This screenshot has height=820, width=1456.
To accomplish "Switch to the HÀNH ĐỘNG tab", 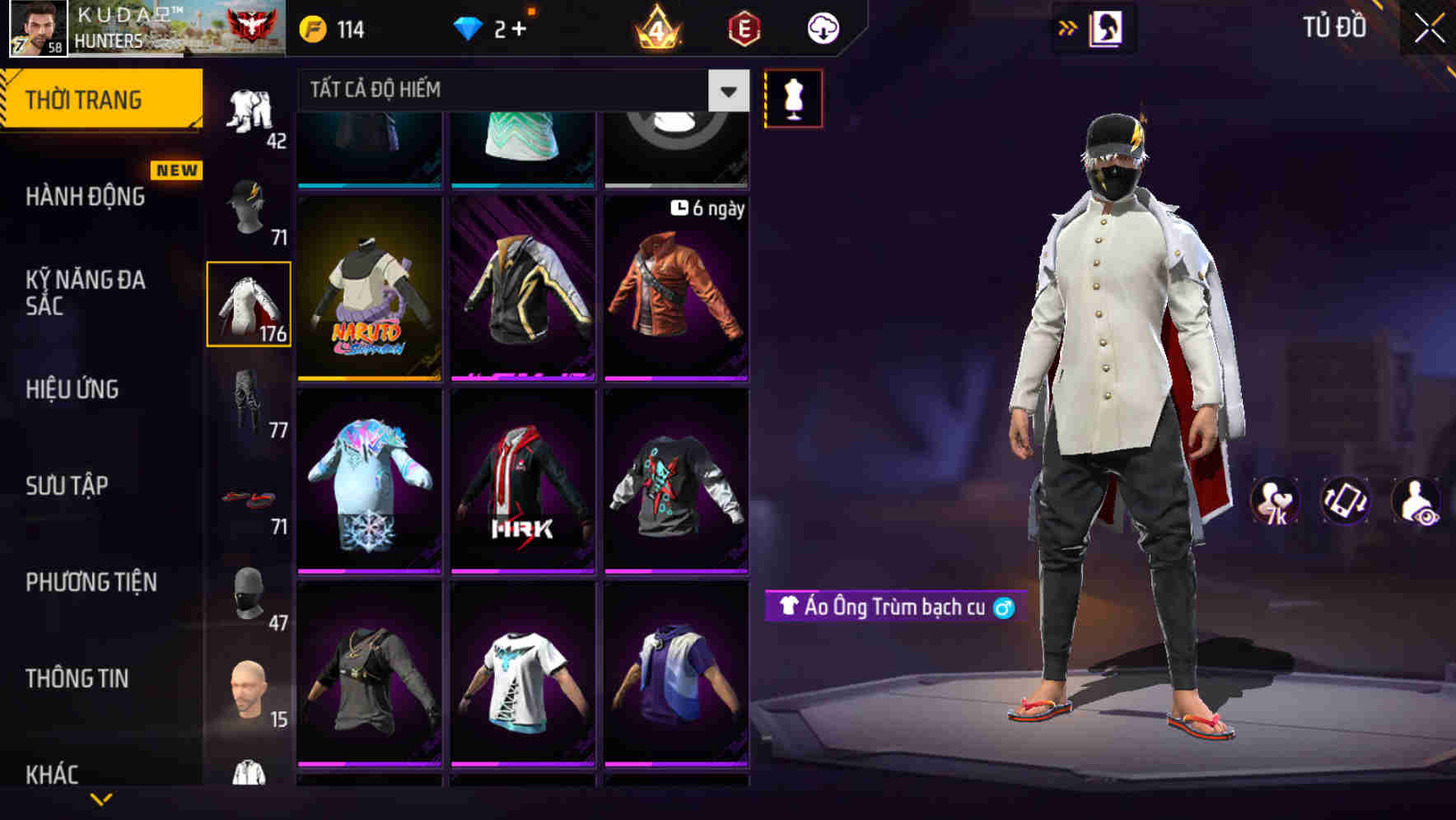I will 86,198.
